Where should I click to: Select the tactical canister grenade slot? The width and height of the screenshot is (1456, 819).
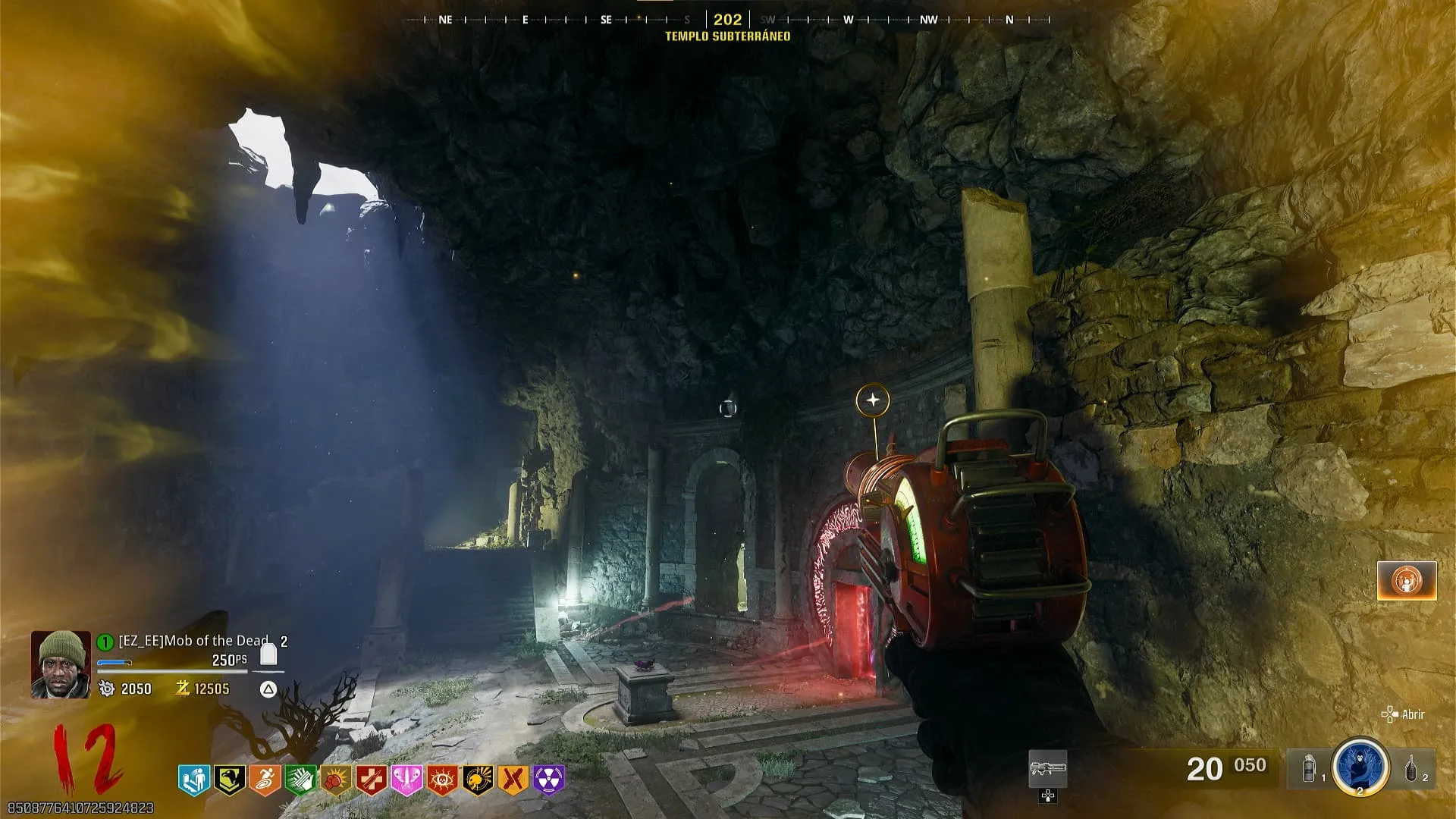point(1310,769)
